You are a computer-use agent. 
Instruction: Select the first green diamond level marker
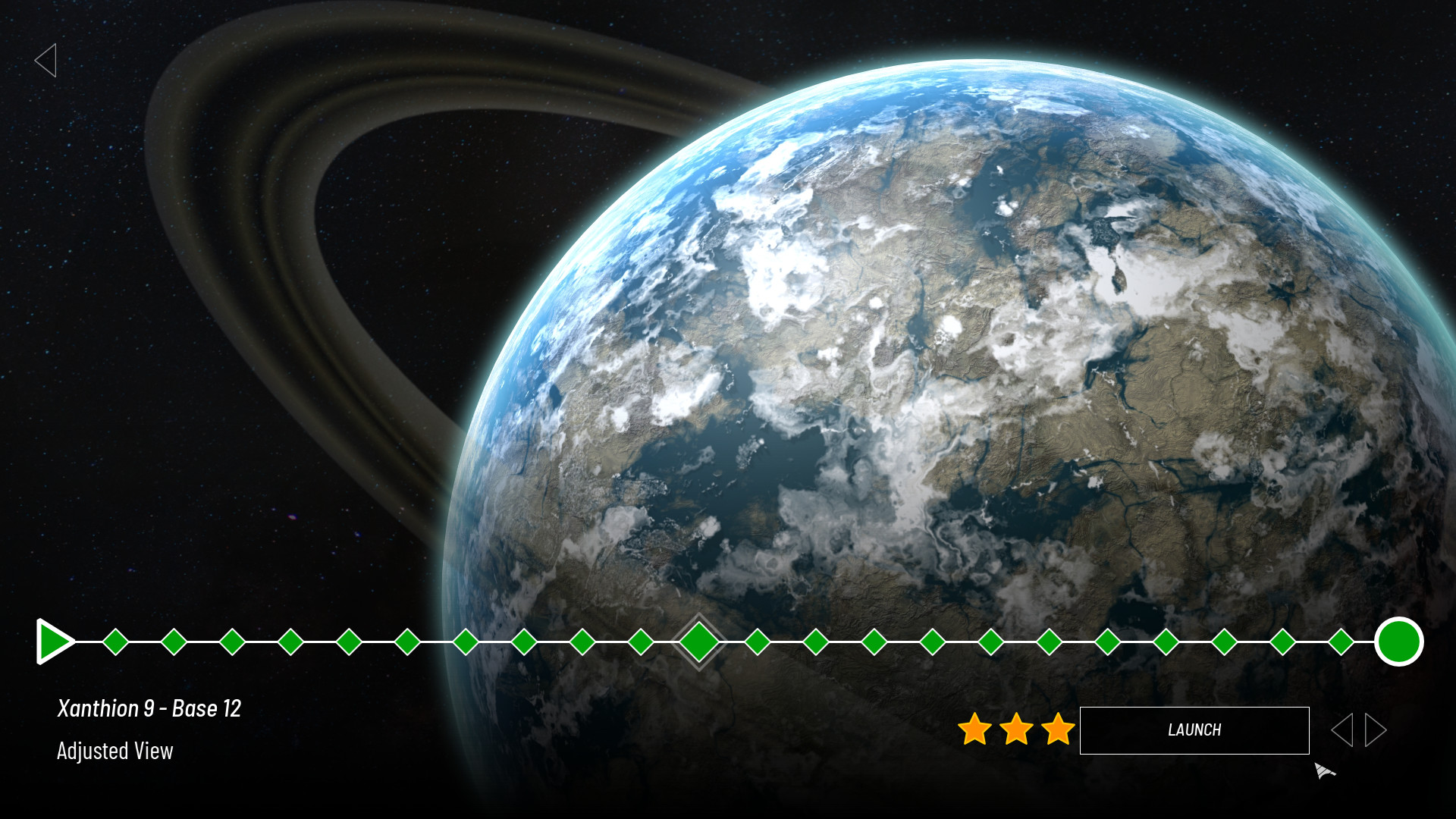coord(116,642)
